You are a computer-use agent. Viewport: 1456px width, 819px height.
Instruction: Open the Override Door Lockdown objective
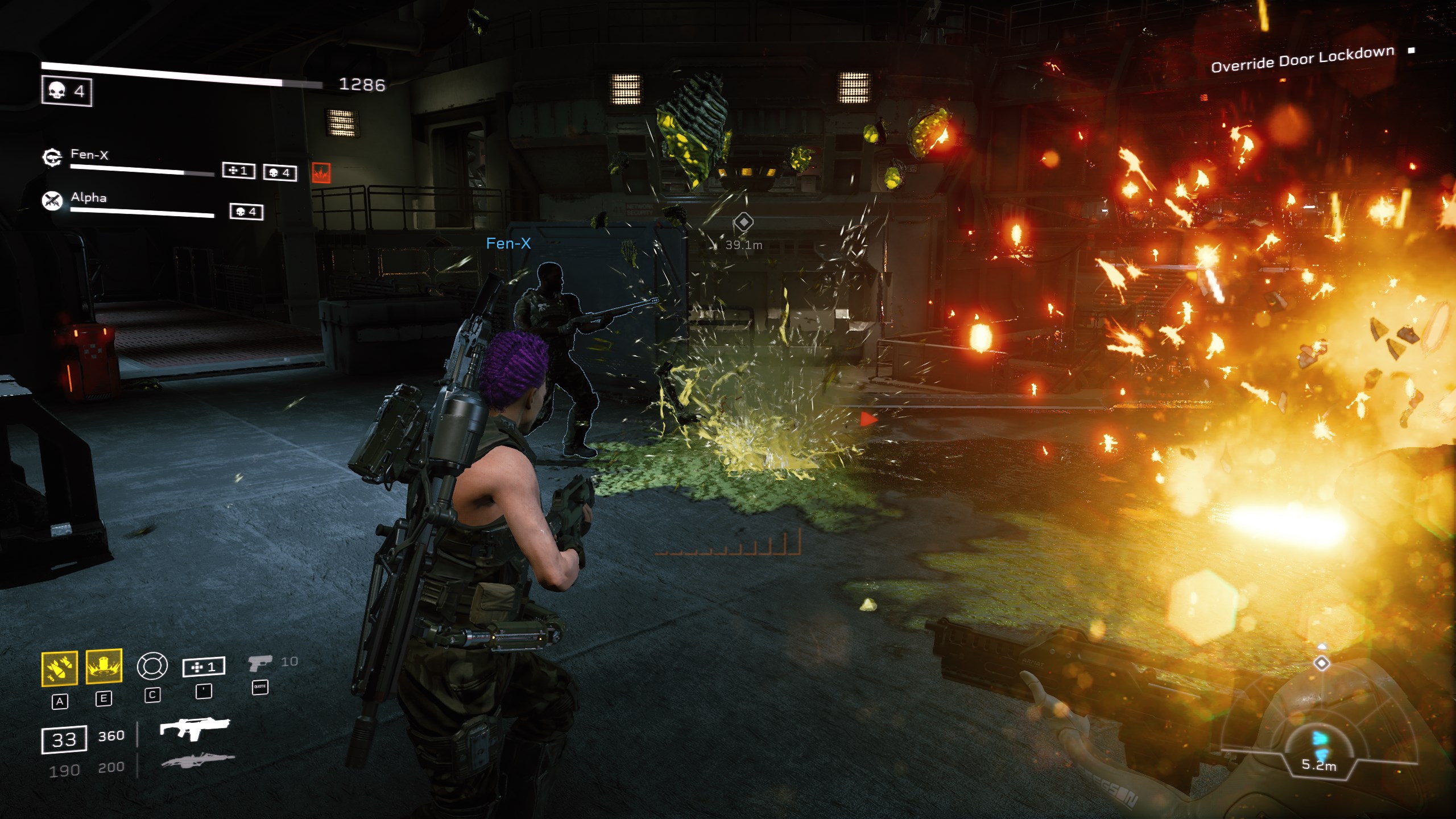pos(1302,60)
